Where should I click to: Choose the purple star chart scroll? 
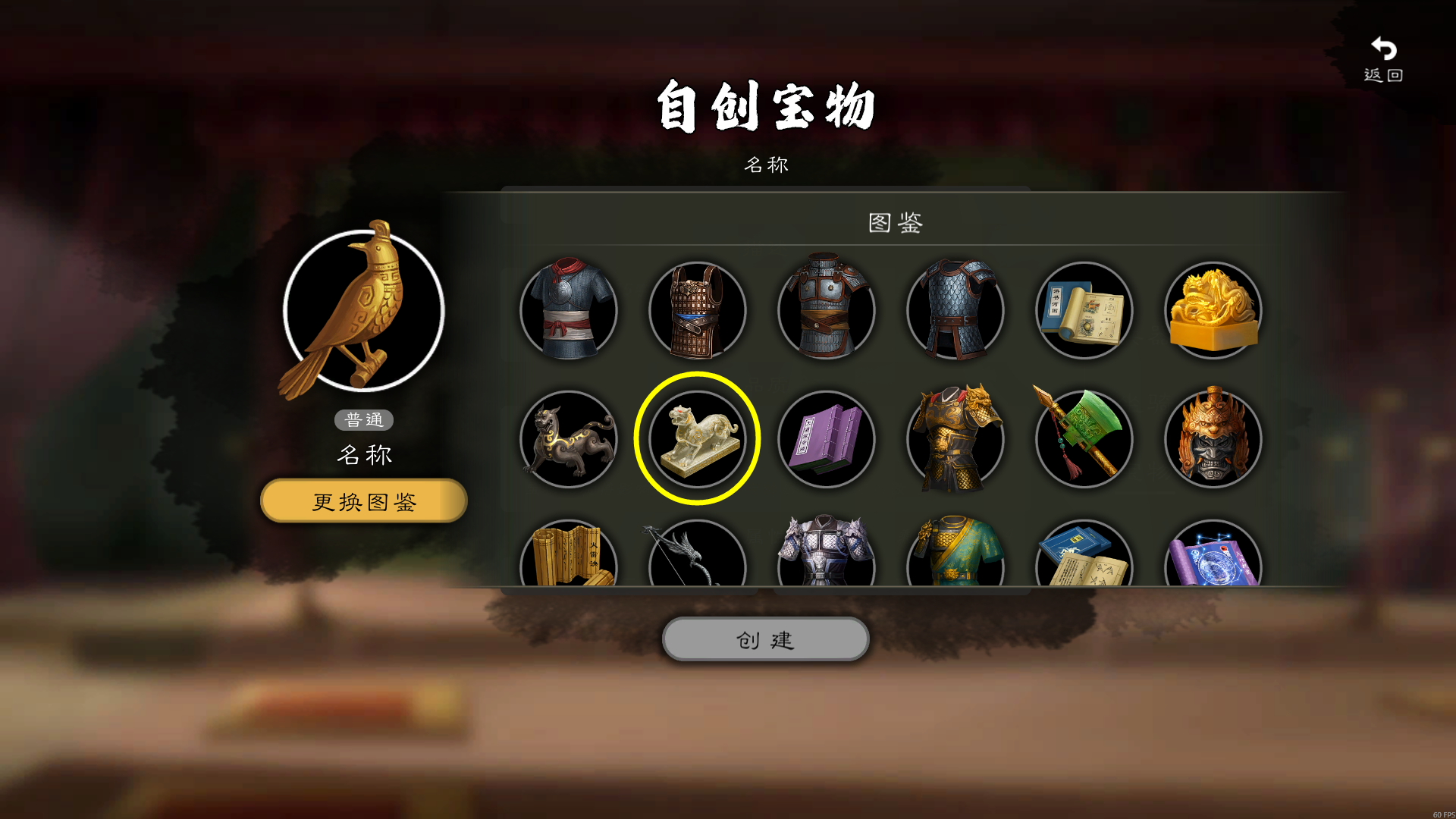tap(1212, 561)
